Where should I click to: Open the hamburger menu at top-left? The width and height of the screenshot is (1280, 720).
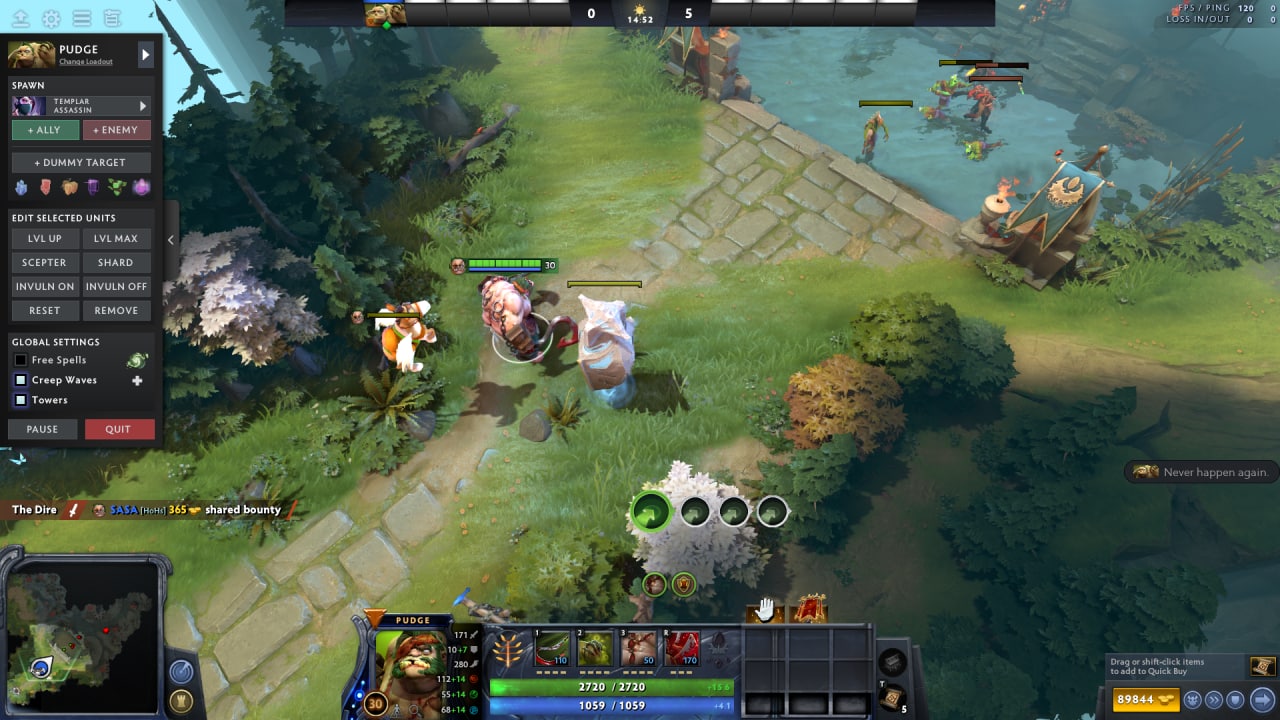pos(81,17)
